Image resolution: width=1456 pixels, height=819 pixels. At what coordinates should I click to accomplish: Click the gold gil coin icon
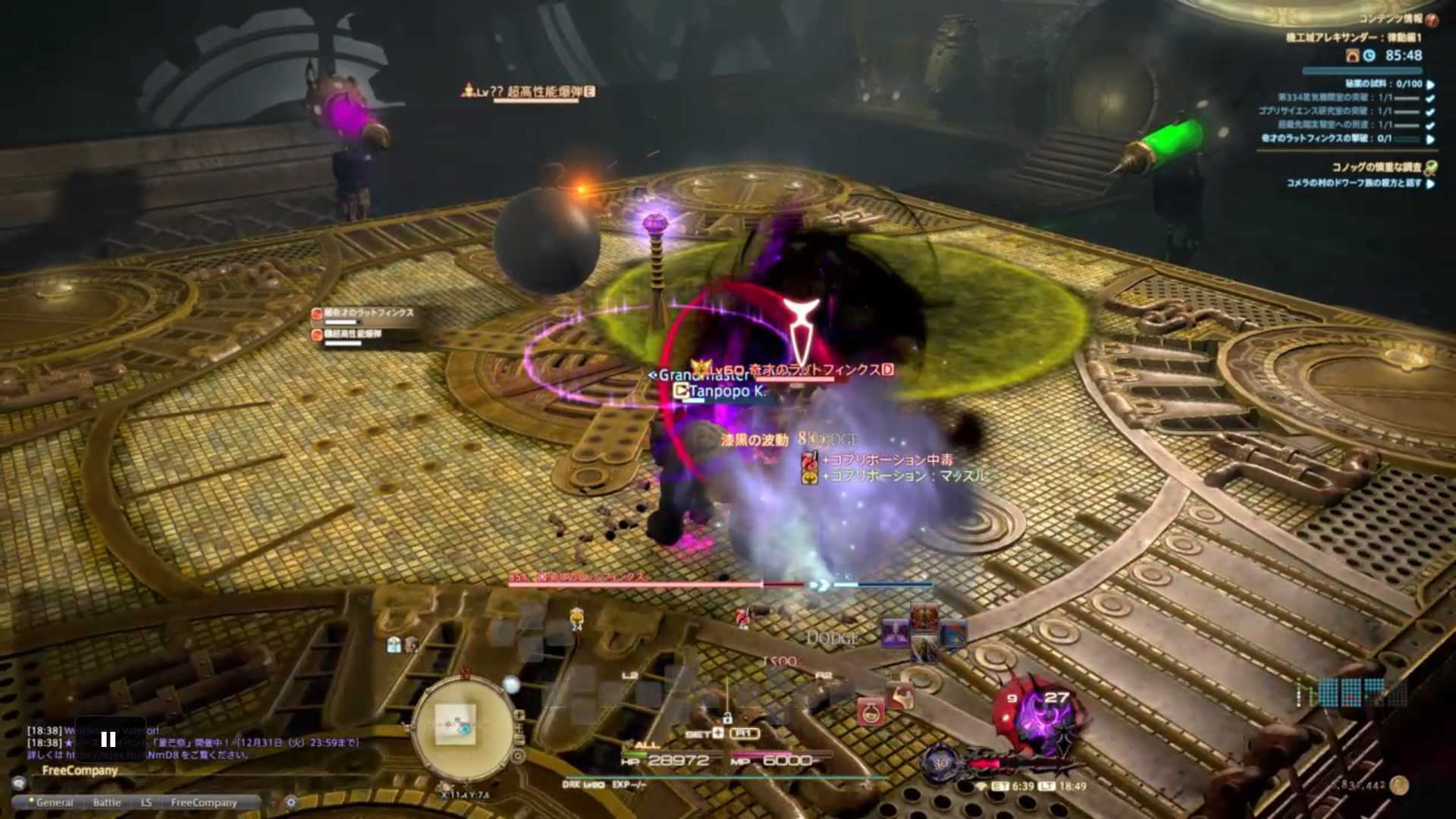pyautogui.click(x=1399, y=785)
